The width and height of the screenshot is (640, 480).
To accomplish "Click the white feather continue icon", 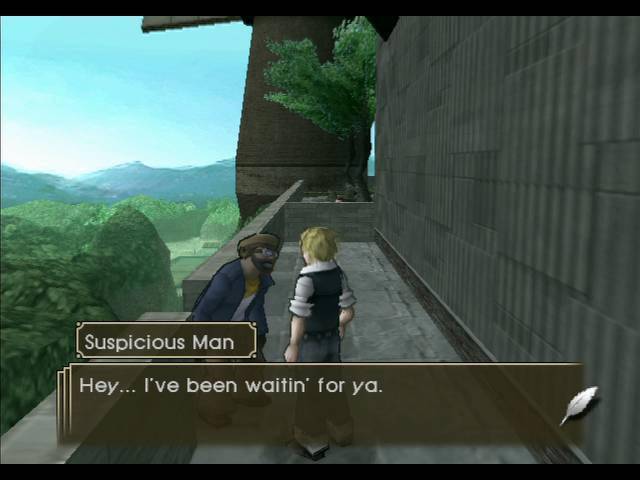I will (x=579, y=406).
